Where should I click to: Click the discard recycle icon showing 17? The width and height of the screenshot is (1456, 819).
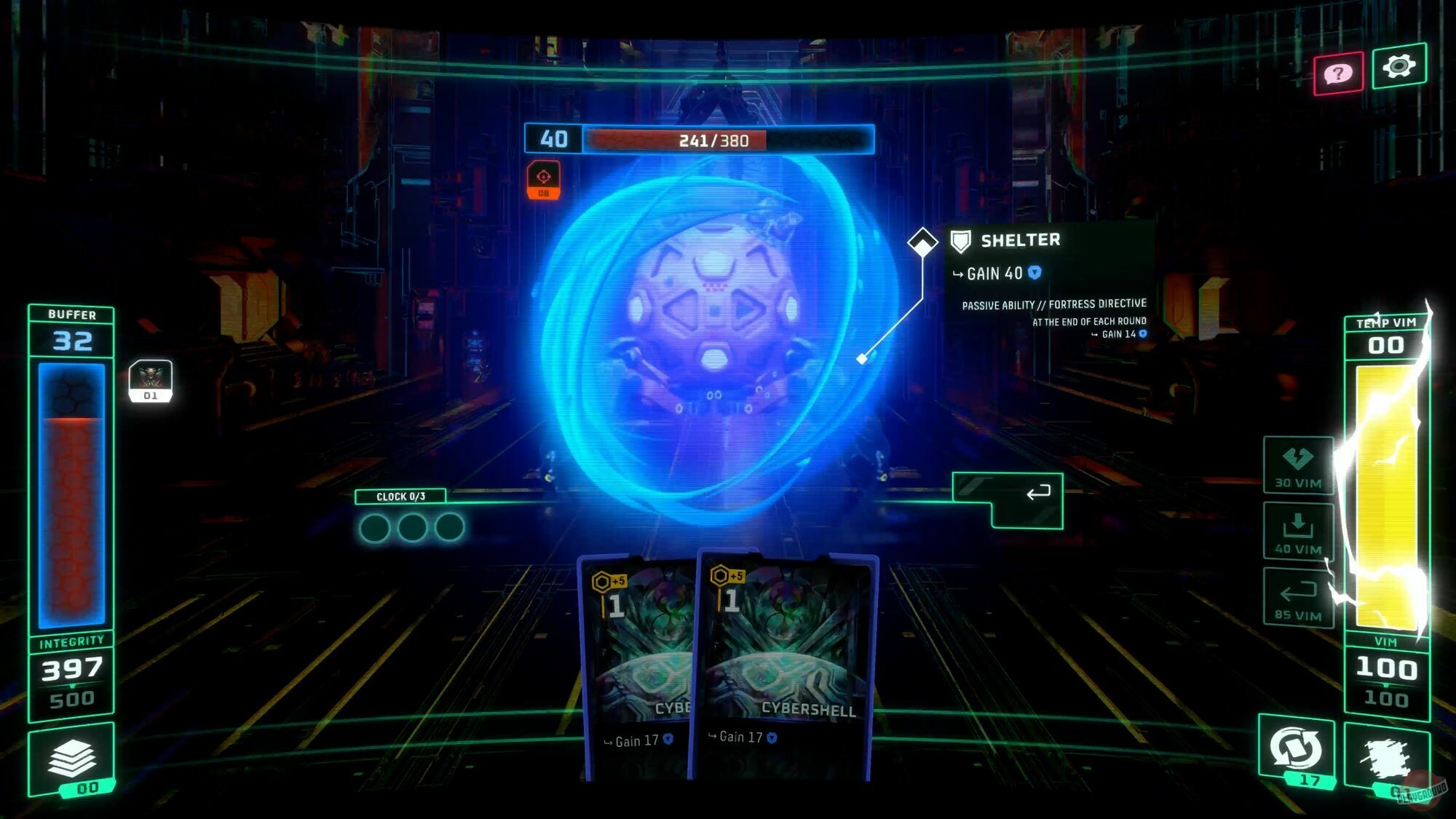coord(1295,746)
